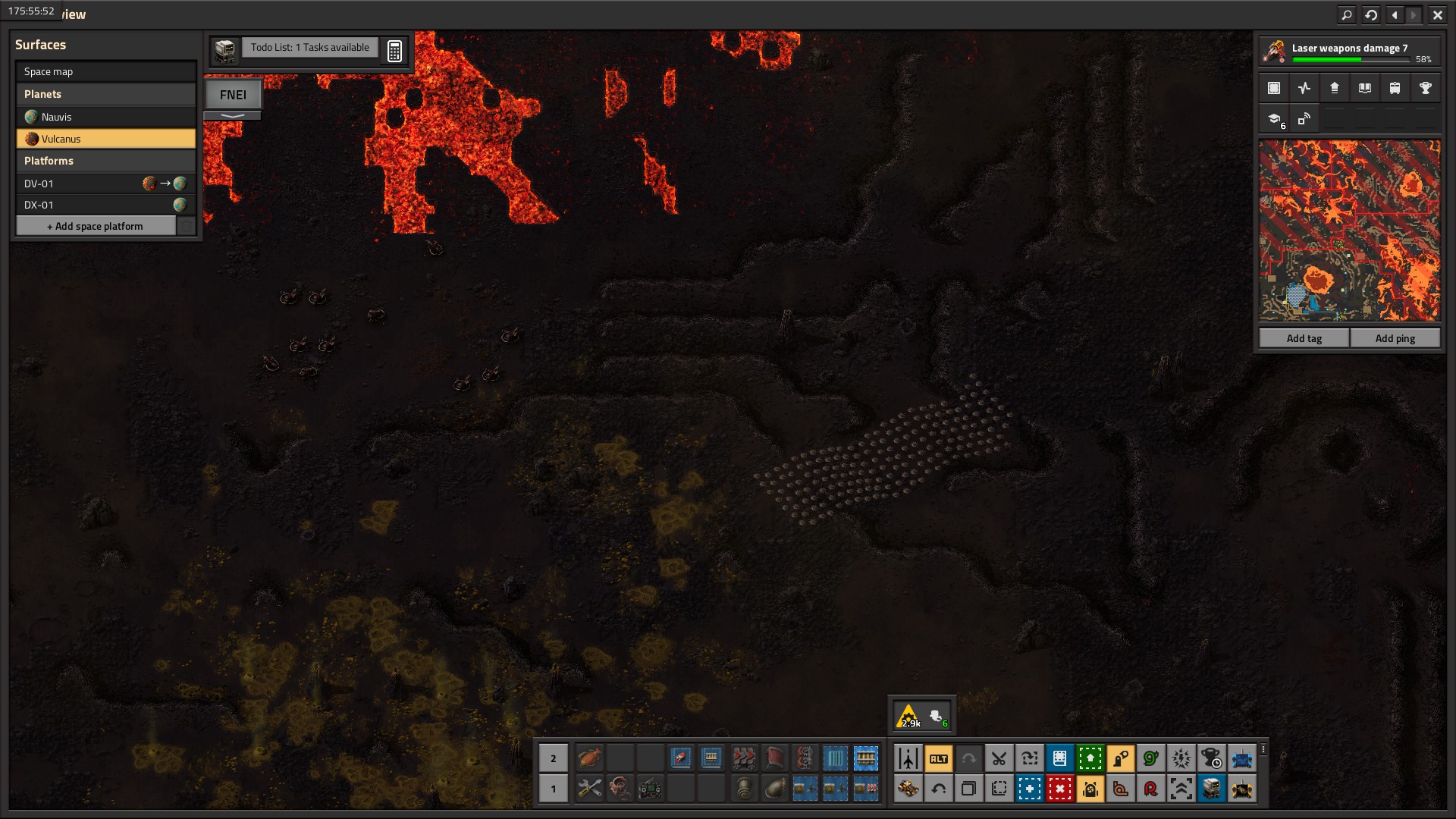Show achievements via trophy icon
The width and height of the screenshot is (1456, 819).
[1425, 88]
